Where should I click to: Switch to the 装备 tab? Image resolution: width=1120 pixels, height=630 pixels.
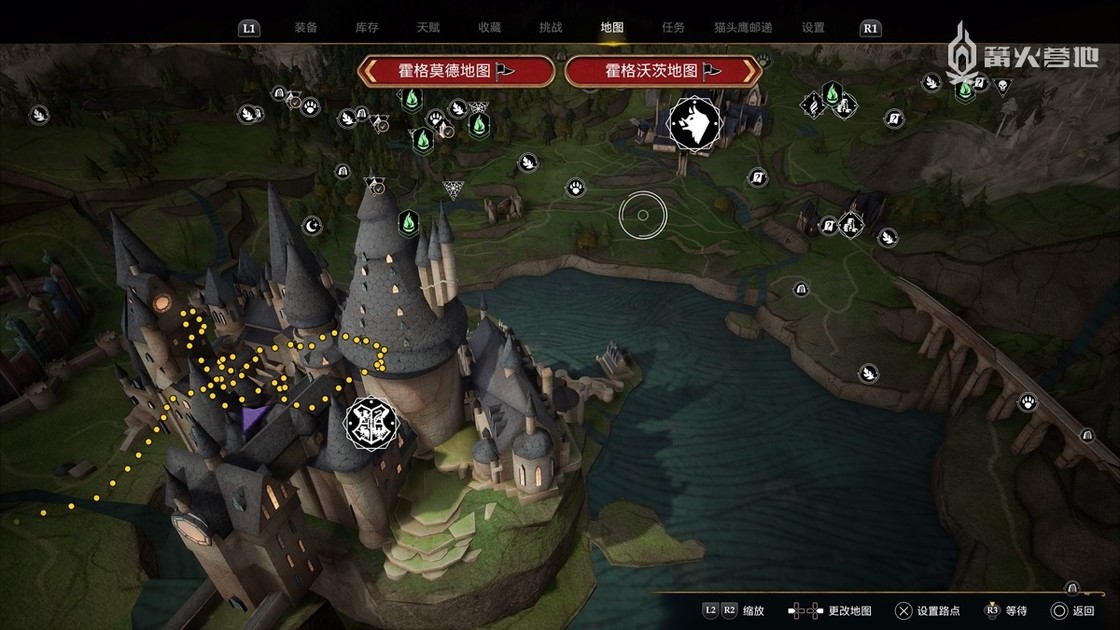(x=306, y=28)
